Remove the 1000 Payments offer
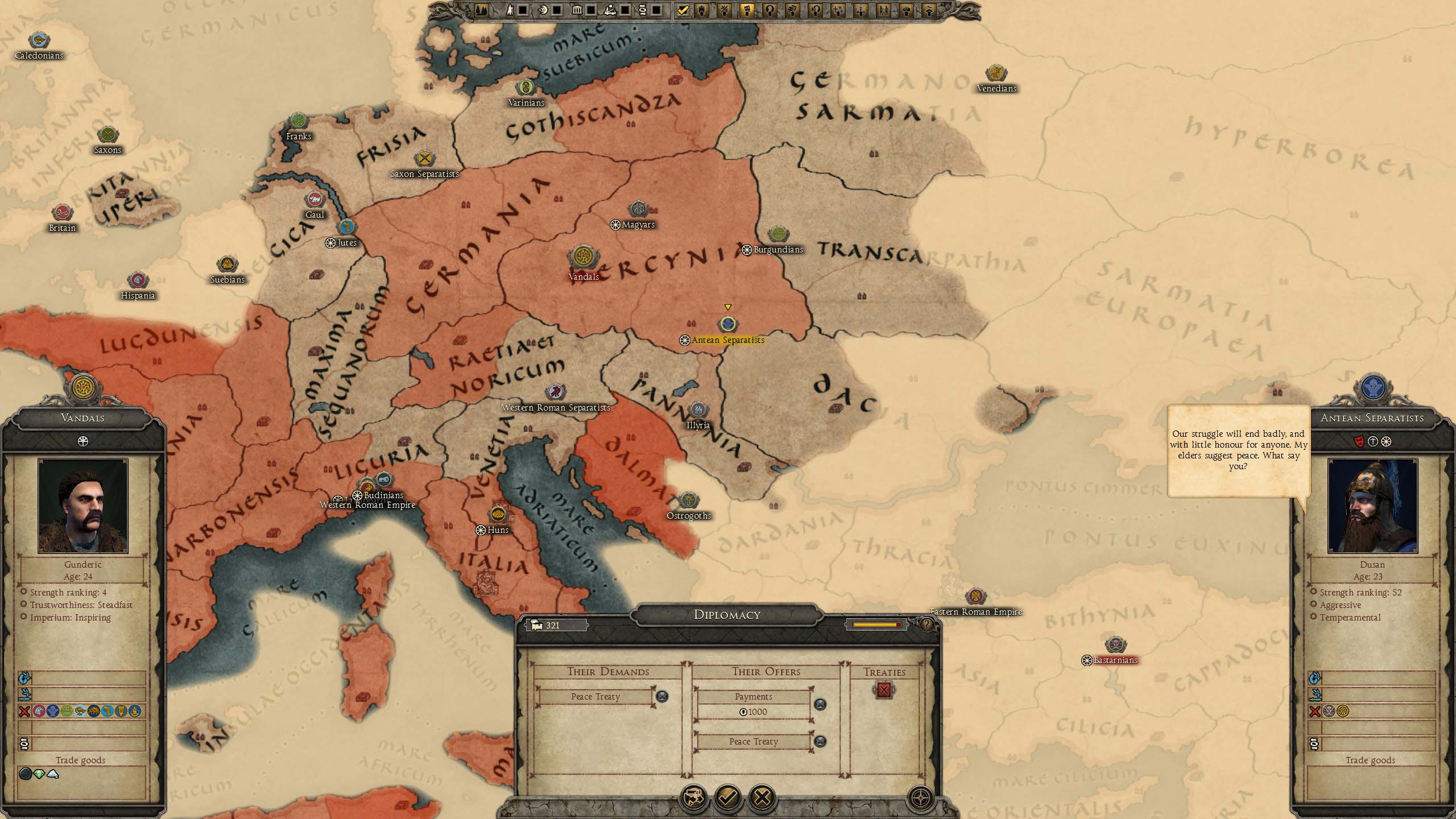Screen dimensions: 1456x819 pyautogui.click(x=820, y=704)
